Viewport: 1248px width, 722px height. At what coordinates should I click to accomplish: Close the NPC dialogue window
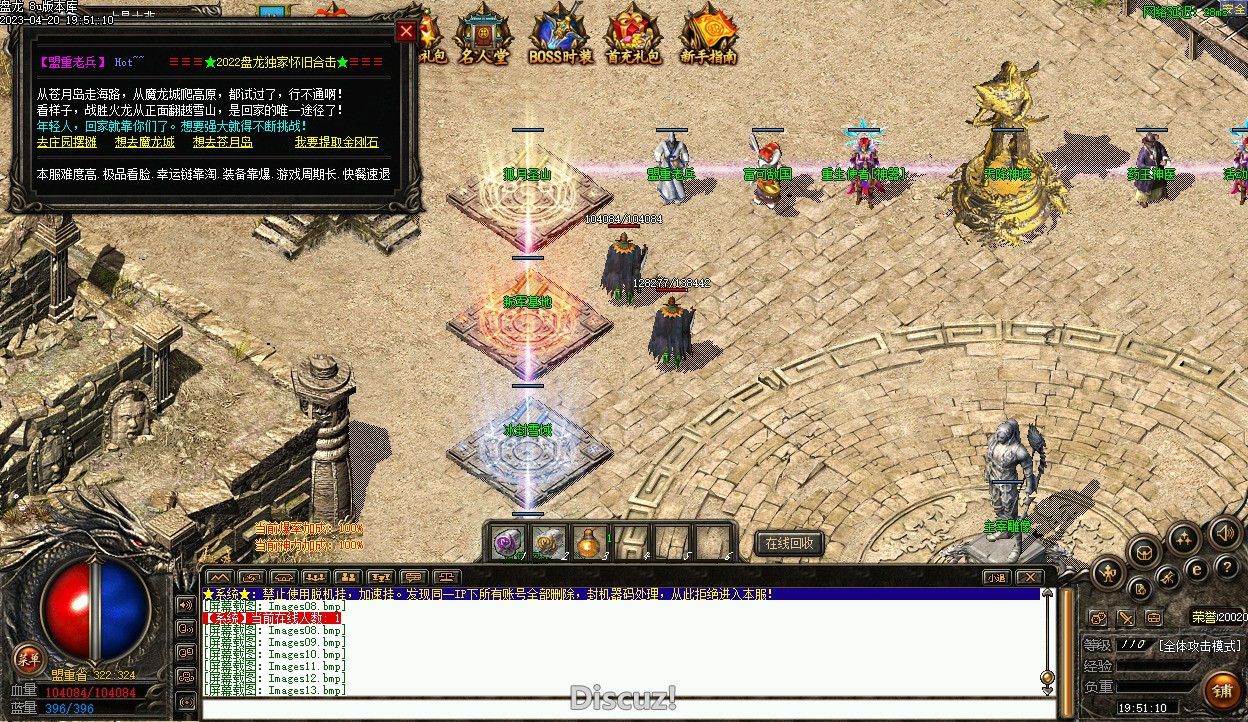(x=406, y=31)
